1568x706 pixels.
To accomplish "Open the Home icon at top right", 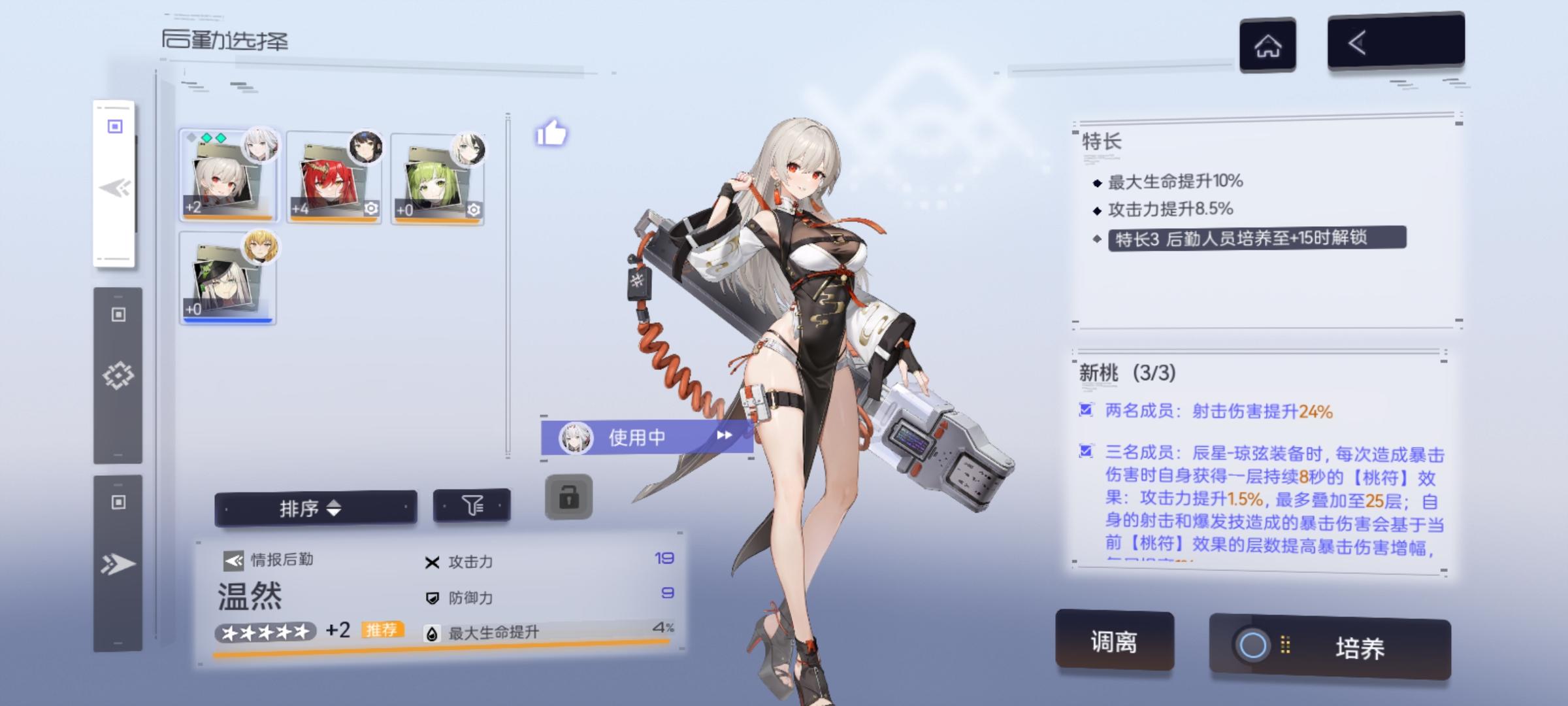I will (x=1266, y=46).
